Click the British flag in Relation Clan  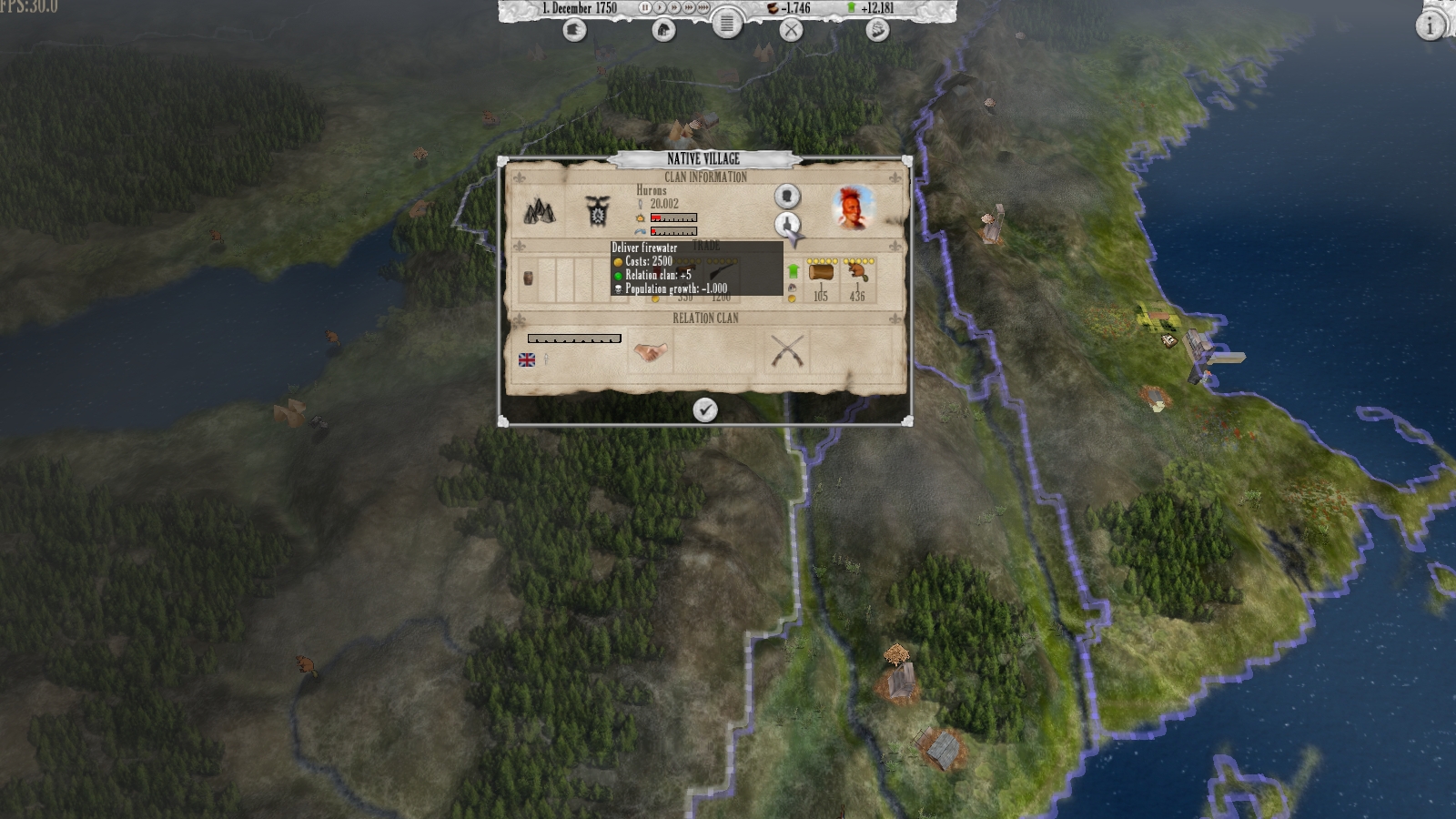(x=526, y=359)
